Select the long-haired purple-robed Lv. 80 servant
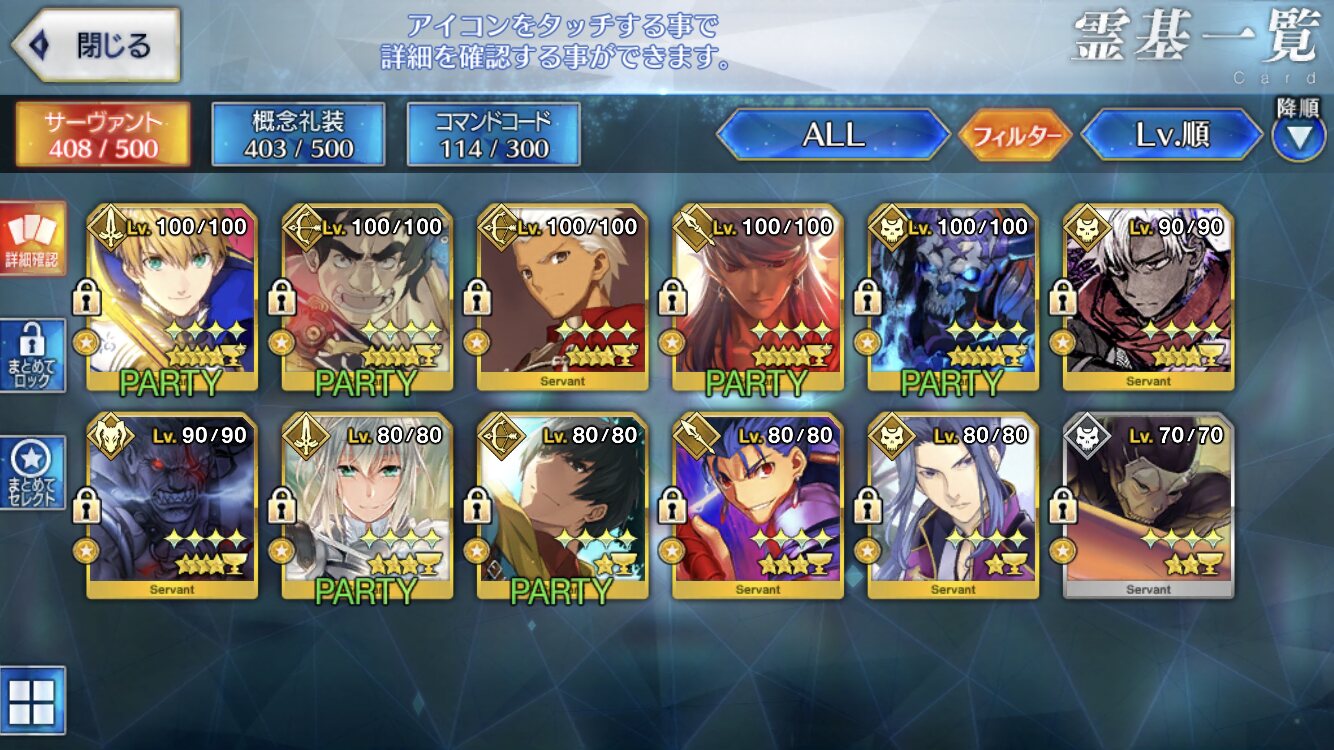Viewport: 1334px width, 750px height. 953,505
